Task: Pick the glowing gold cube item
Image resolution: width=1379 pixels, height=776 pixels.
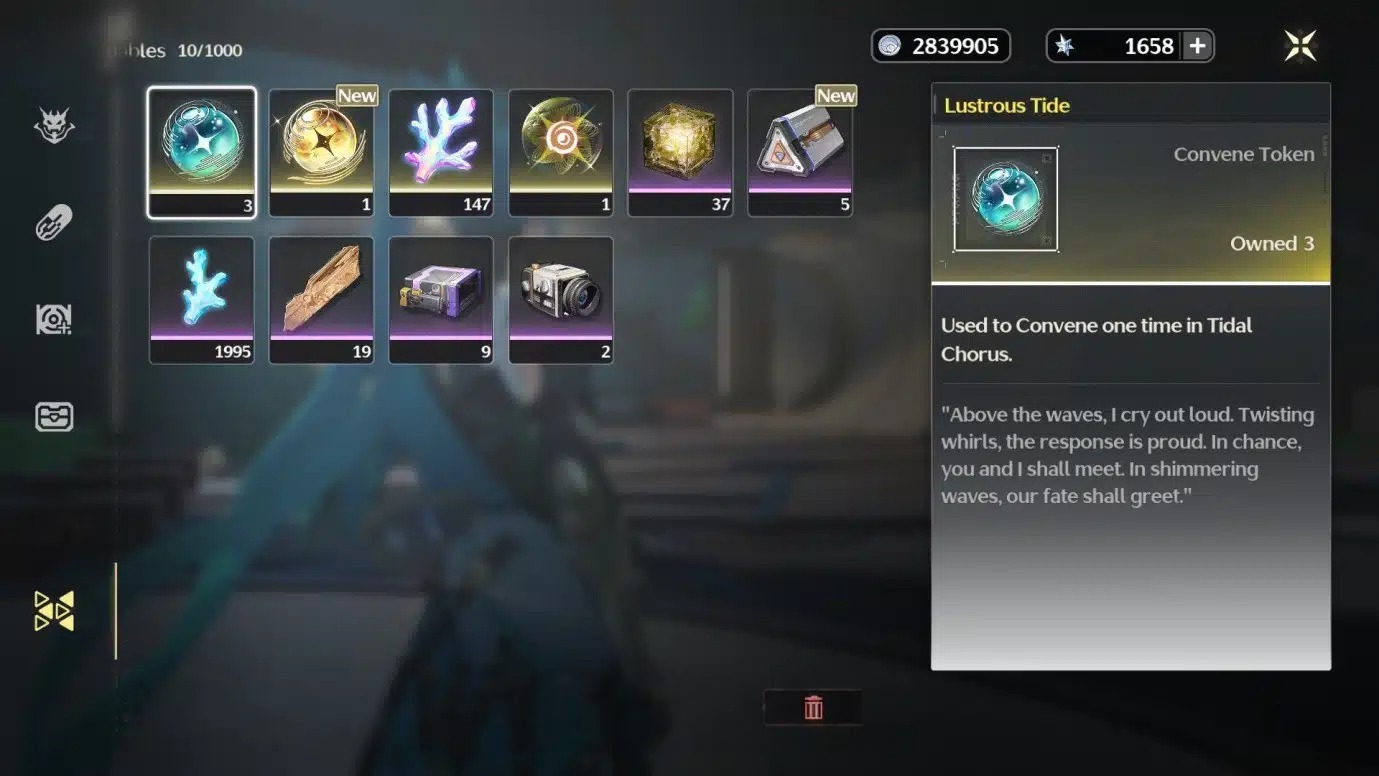Action: point(680,152)
